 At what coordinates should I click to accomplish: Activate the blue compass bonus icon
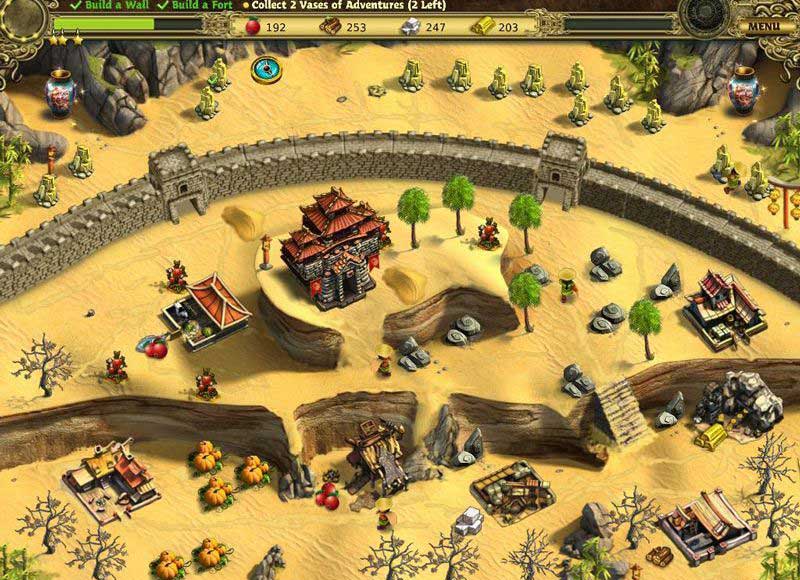[x=265, y=68]
